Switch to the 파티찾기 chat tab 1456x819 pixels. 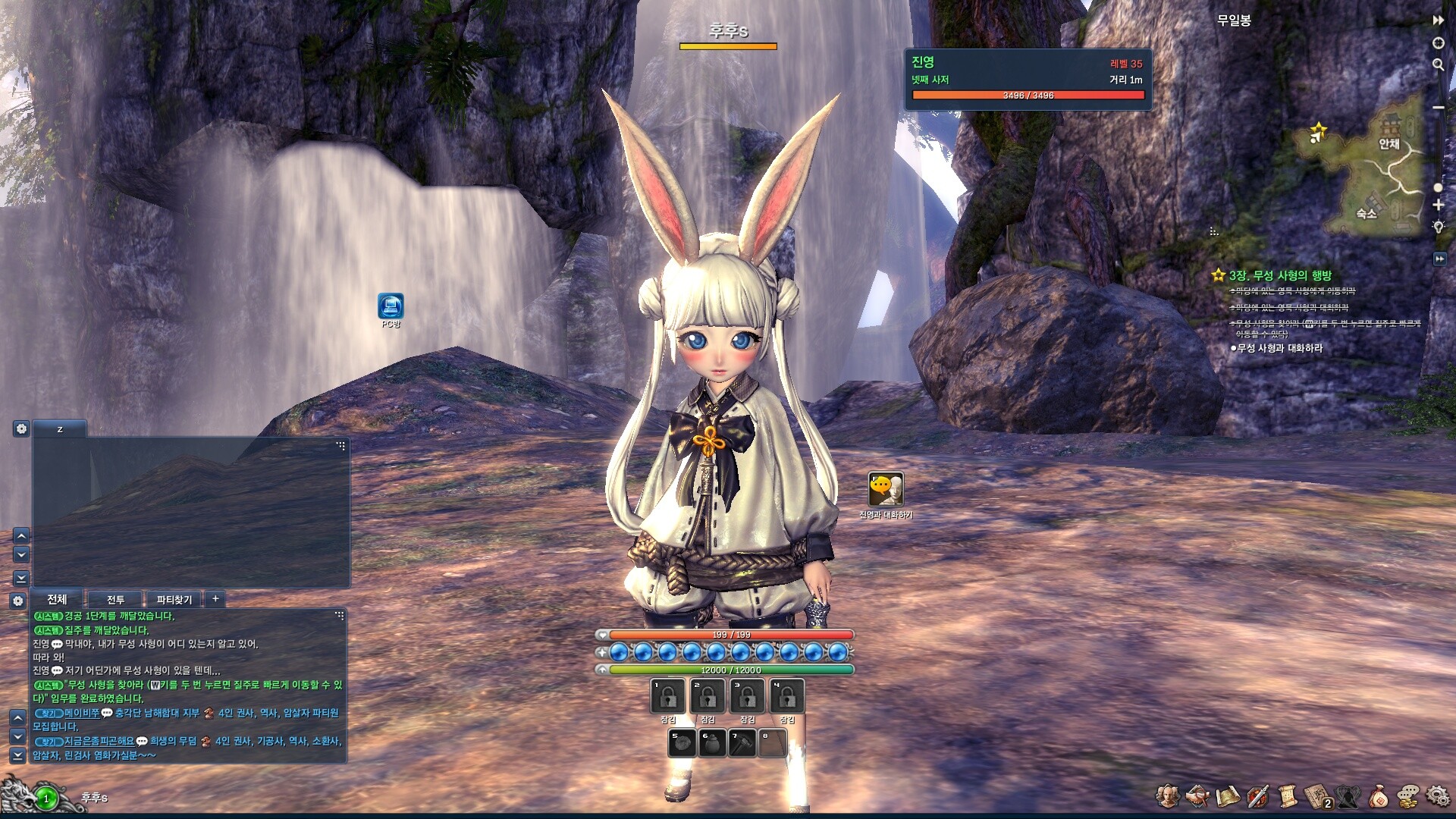point(174,599)
